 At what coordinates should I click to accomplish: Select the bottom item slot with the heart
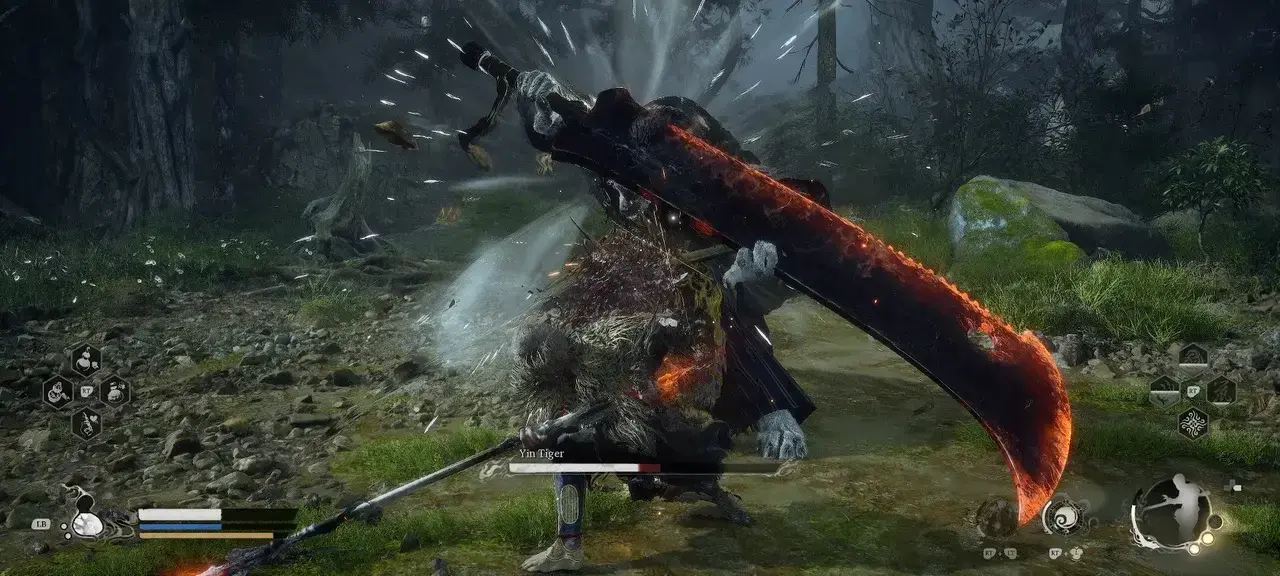pos(86,423)
